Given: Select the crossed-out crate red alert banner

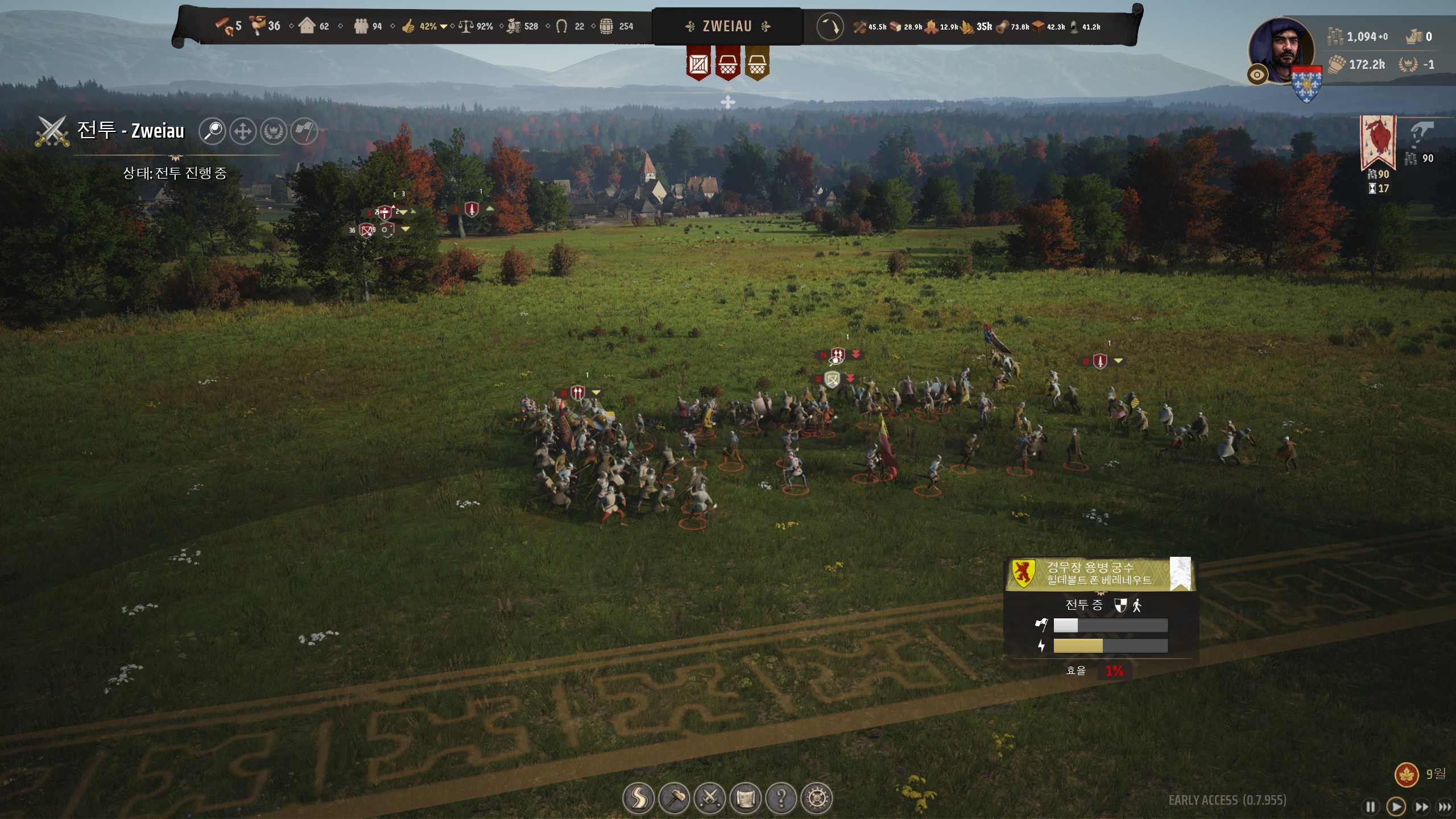Looking at the screenshot, I should point(698,64).
